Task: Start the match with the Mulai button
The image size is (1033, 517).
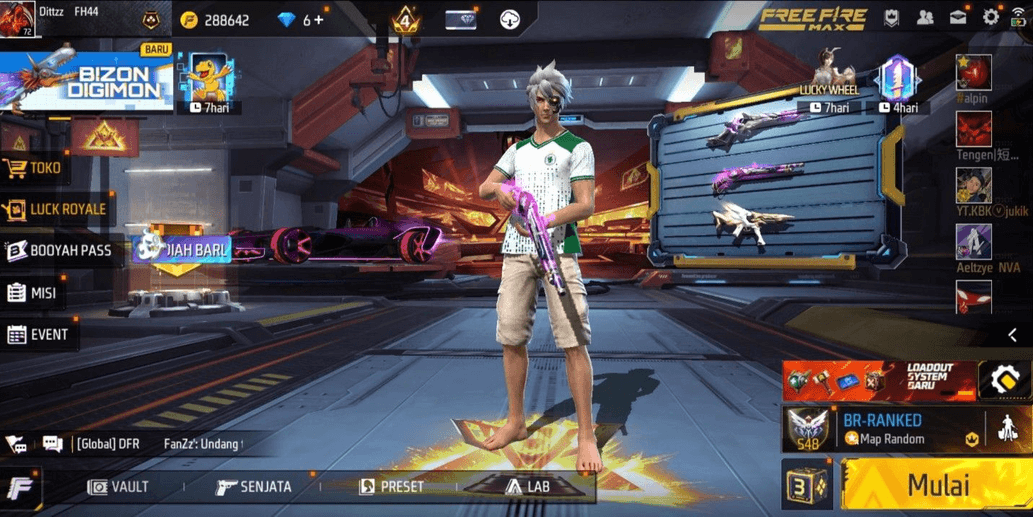Action: click(937, 486)
